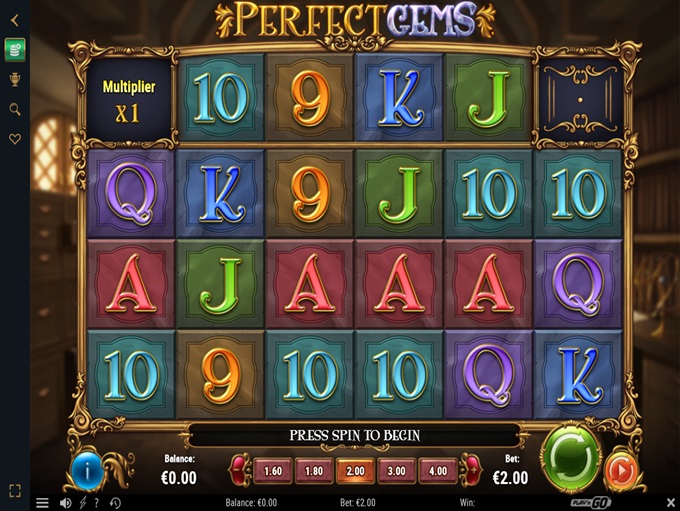The width and height of the screenshot is (680, 511).
Task: Go back using the sidebar arrow
Action: 15,17
